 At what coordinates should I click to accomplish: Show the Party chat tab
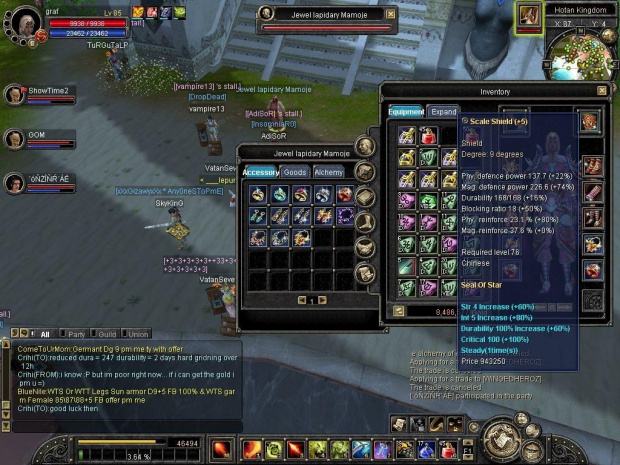(x=74, y=334)
